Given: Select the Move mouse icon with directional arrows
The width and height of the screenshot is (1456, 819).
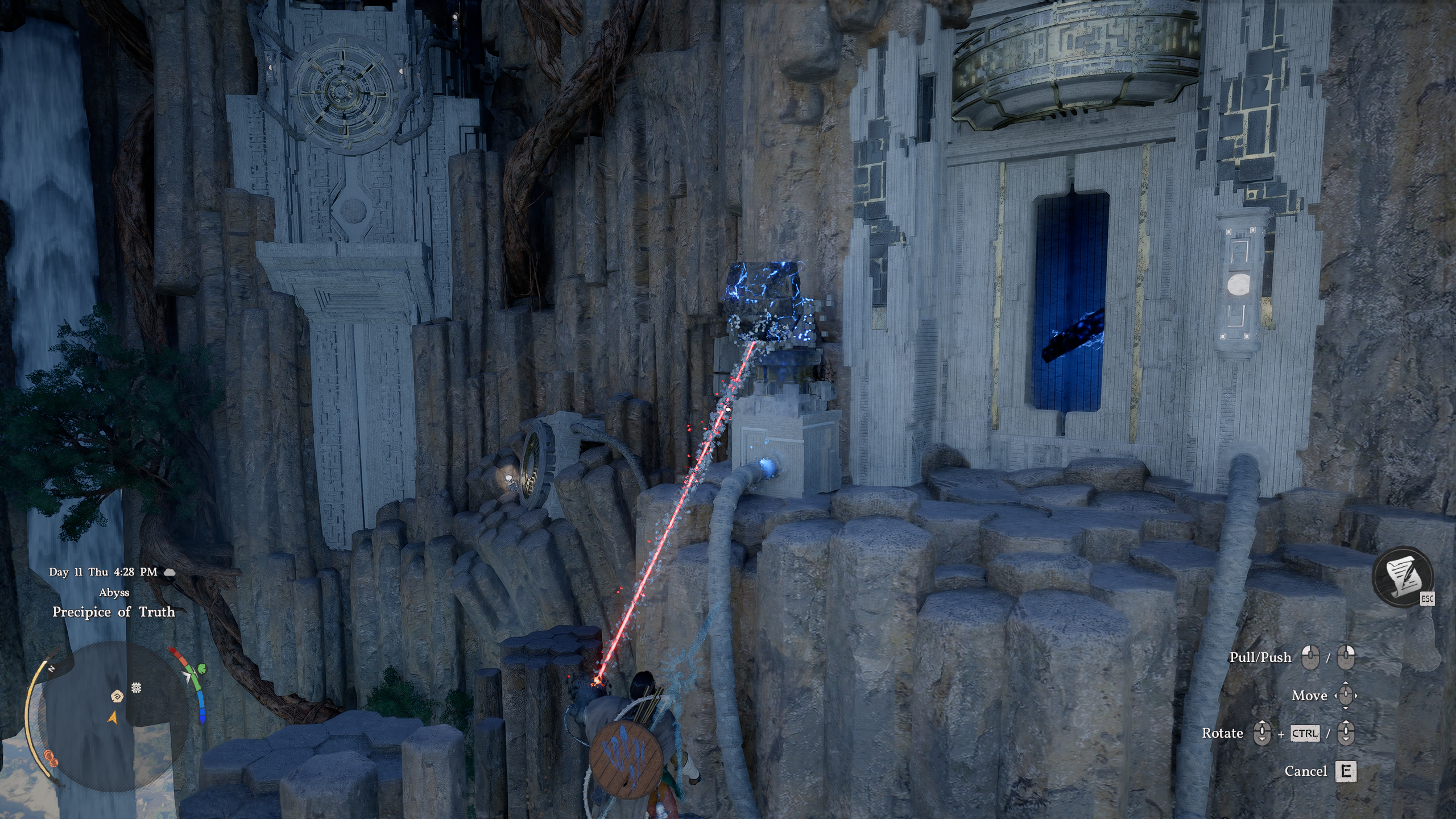Looking at the screenshot, I should [1346, 696].
